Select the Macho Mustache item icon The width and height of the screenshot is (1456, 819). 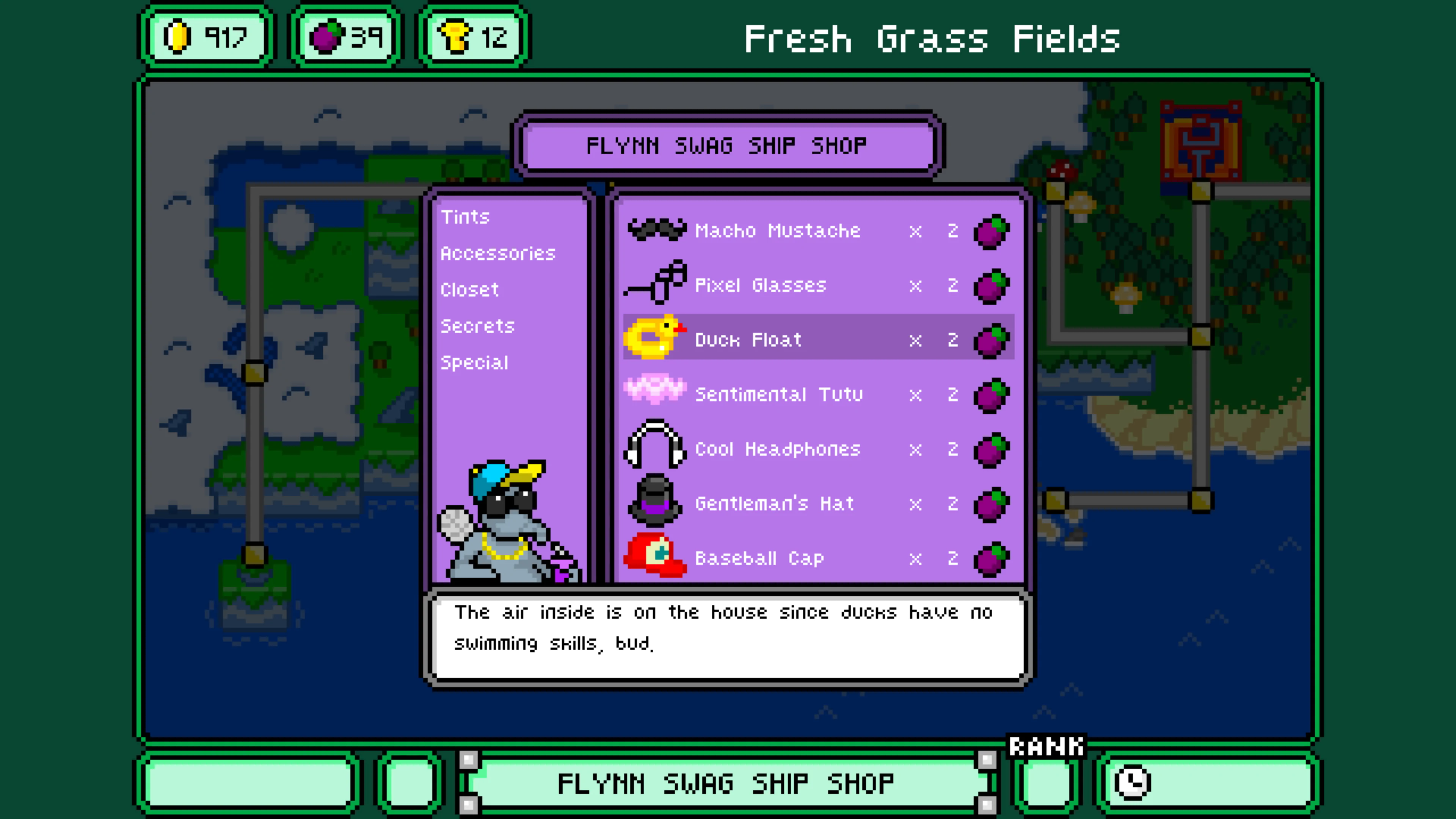pos(656,230)
